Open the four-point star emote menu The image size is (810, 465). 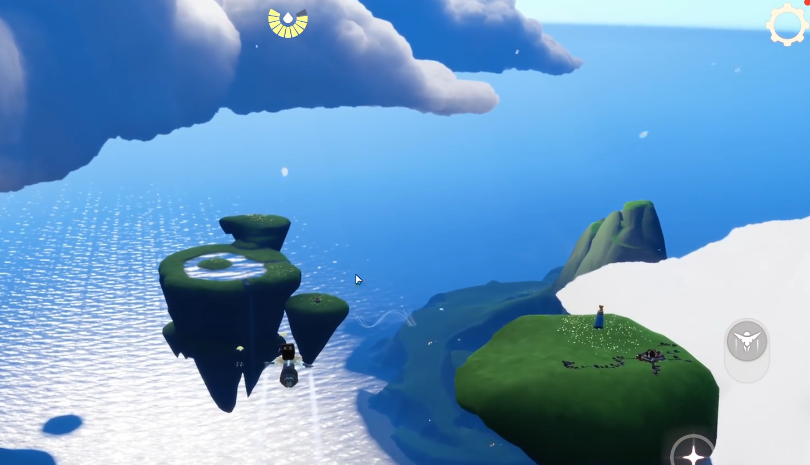(x=693, y=453)
